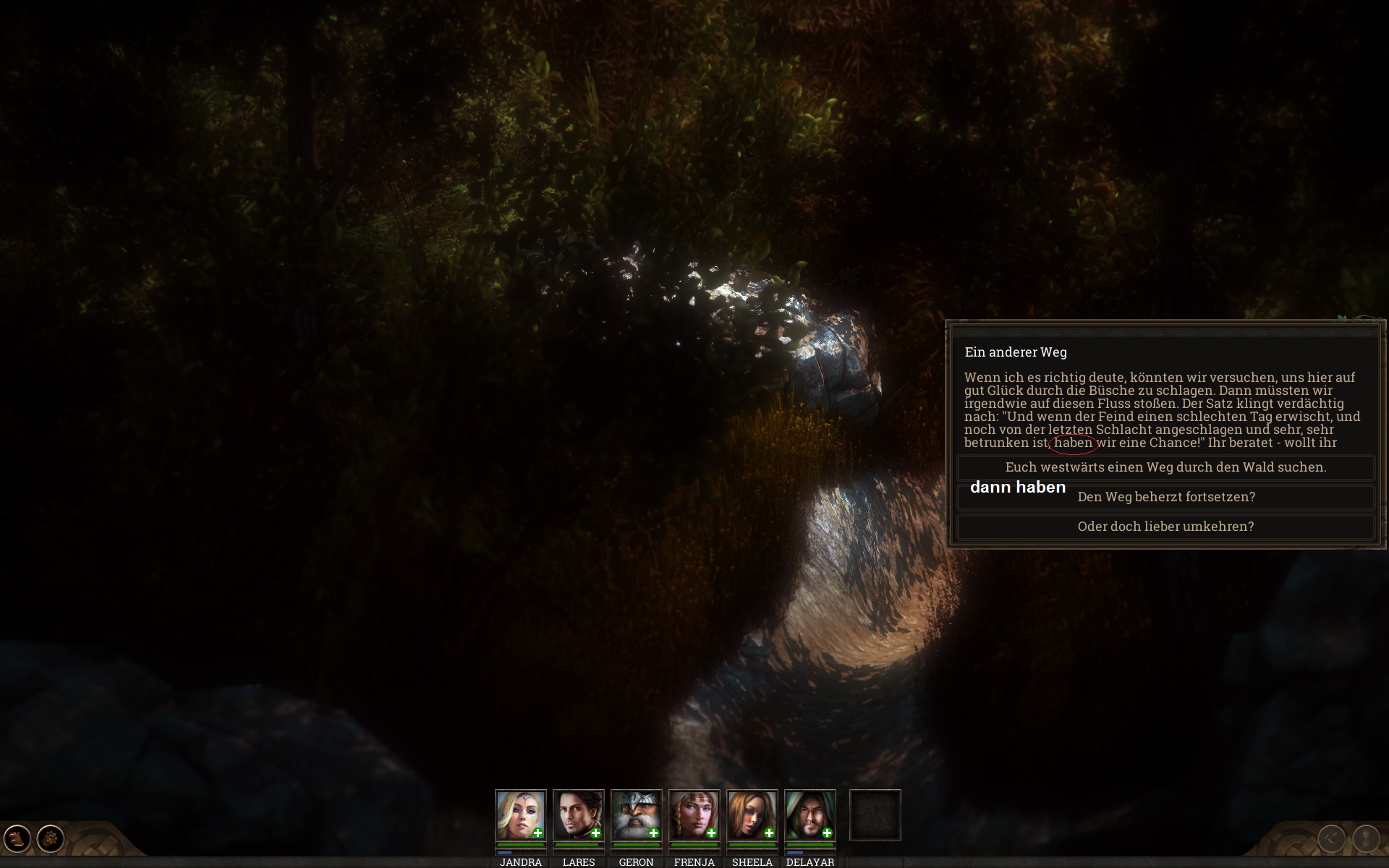Screen dimensions: 1389x868
Task: Open level-up via Jandra's green plus
Action: [x=538, y=833]
